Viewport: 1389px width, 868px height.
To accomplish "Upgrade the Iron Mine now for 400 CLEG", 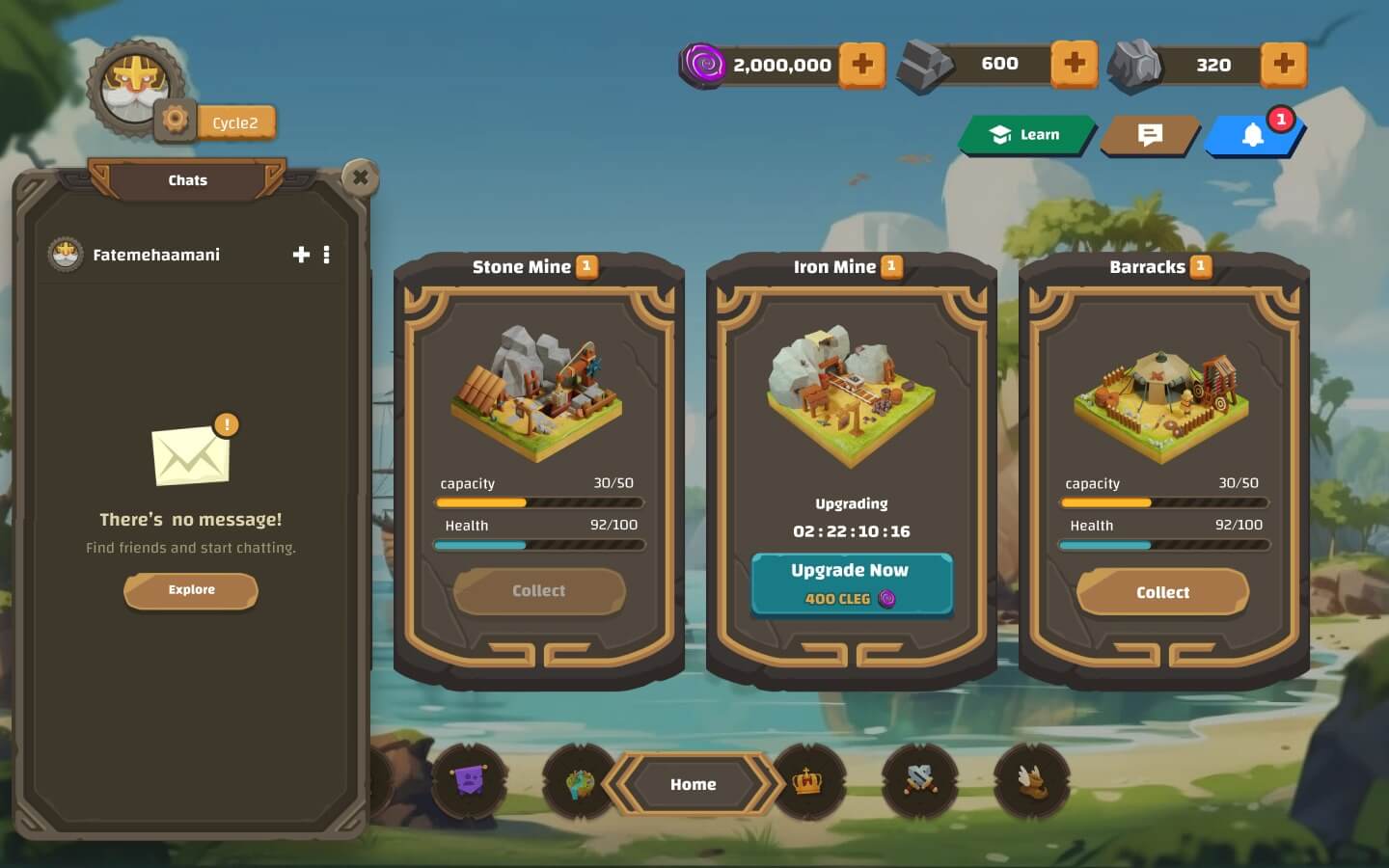I will coord(851,583).
